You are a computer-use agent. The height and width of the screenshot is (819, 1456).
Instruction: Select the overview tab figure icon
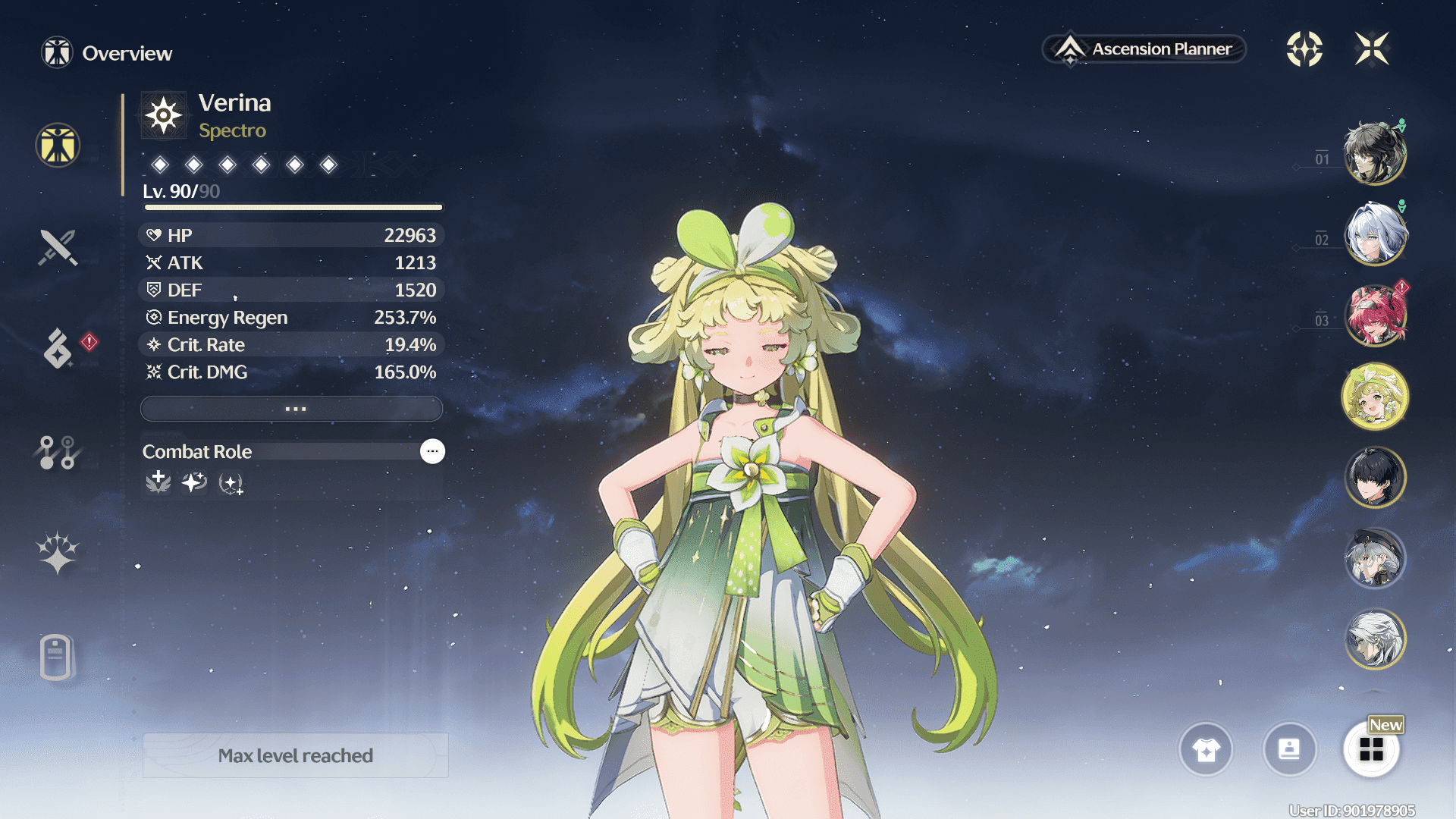click(58, 145)
